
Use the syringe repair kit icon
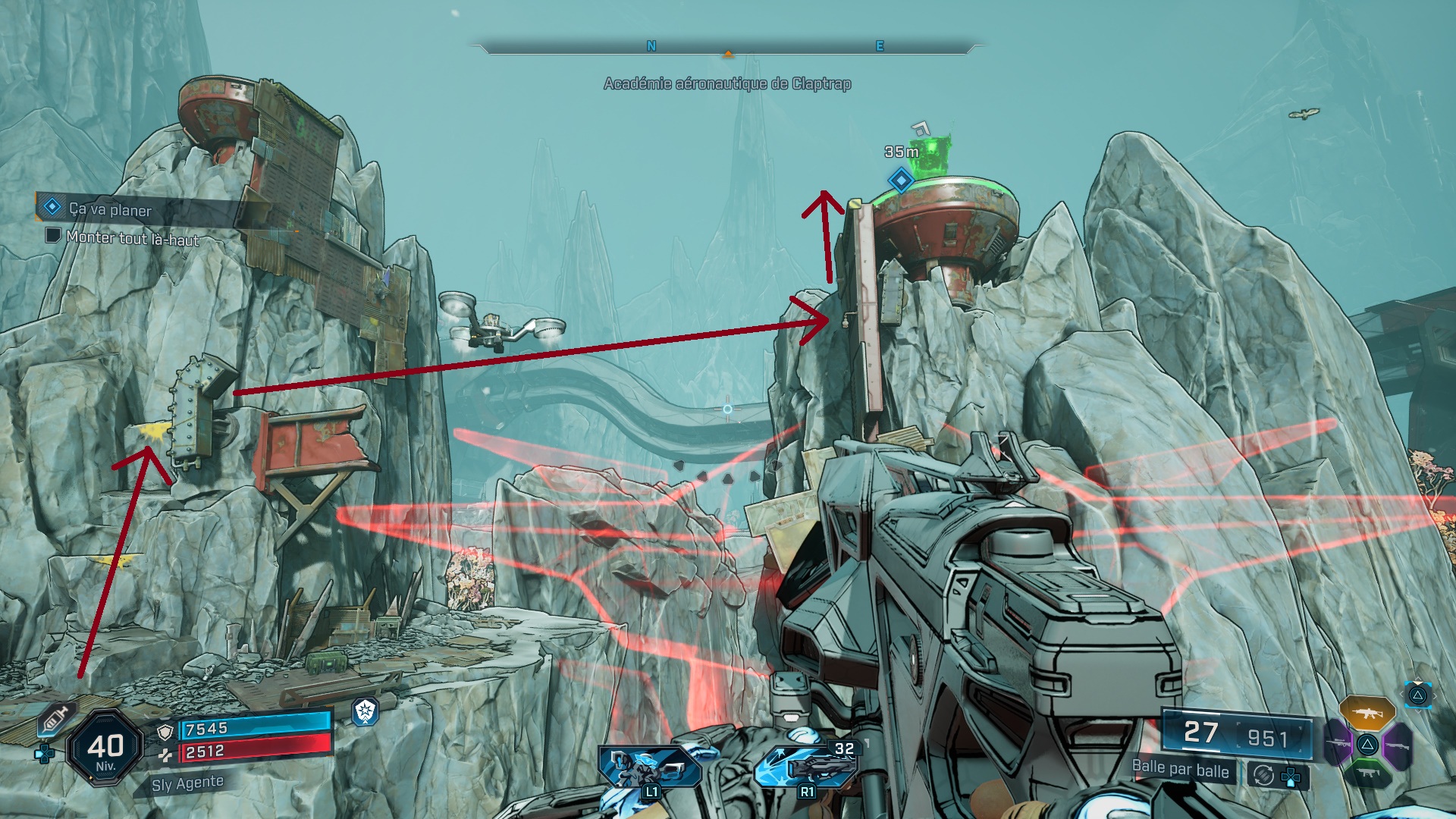(x=55, y=718)
